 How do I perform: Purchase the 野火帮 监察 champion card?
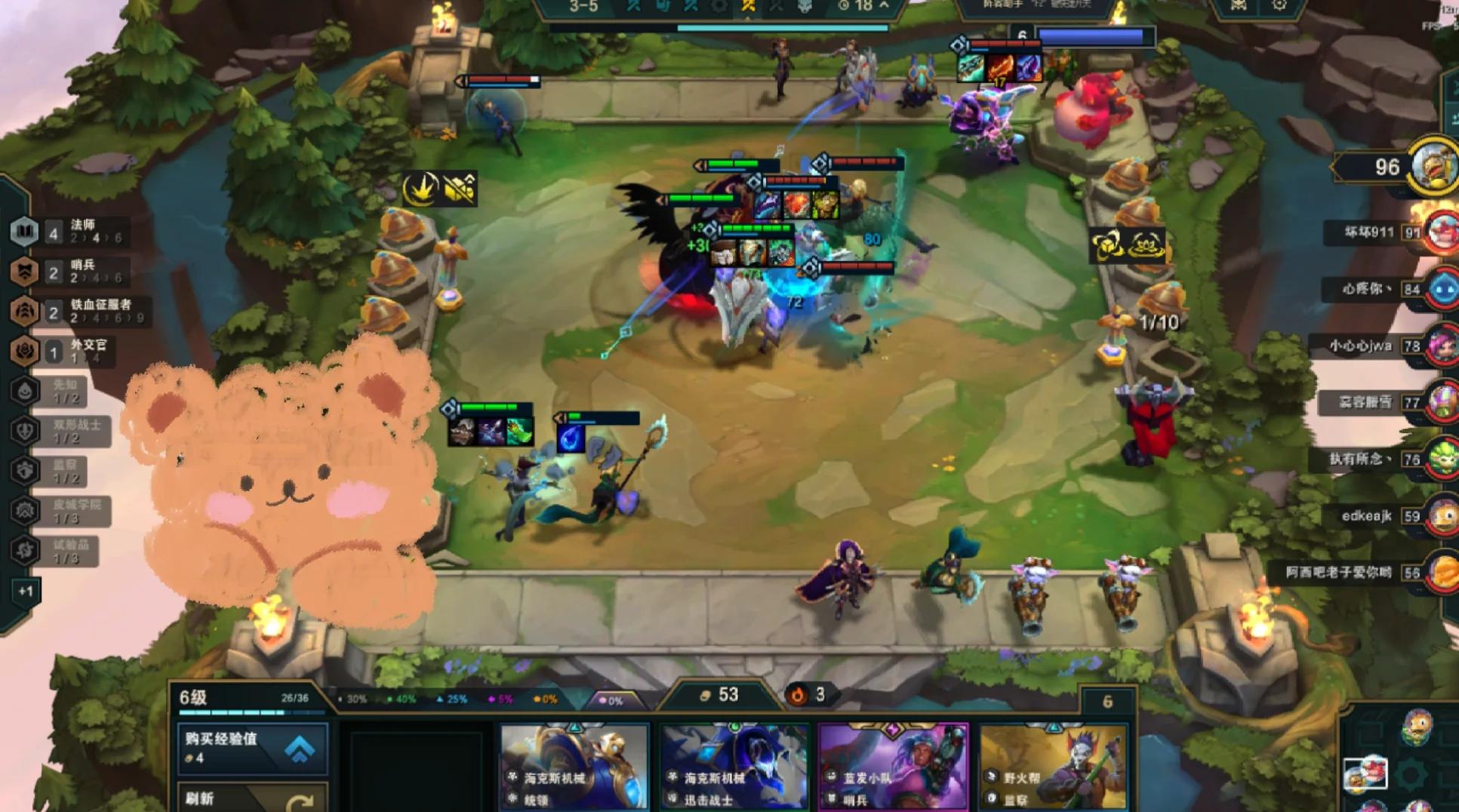coord(1053,766)
